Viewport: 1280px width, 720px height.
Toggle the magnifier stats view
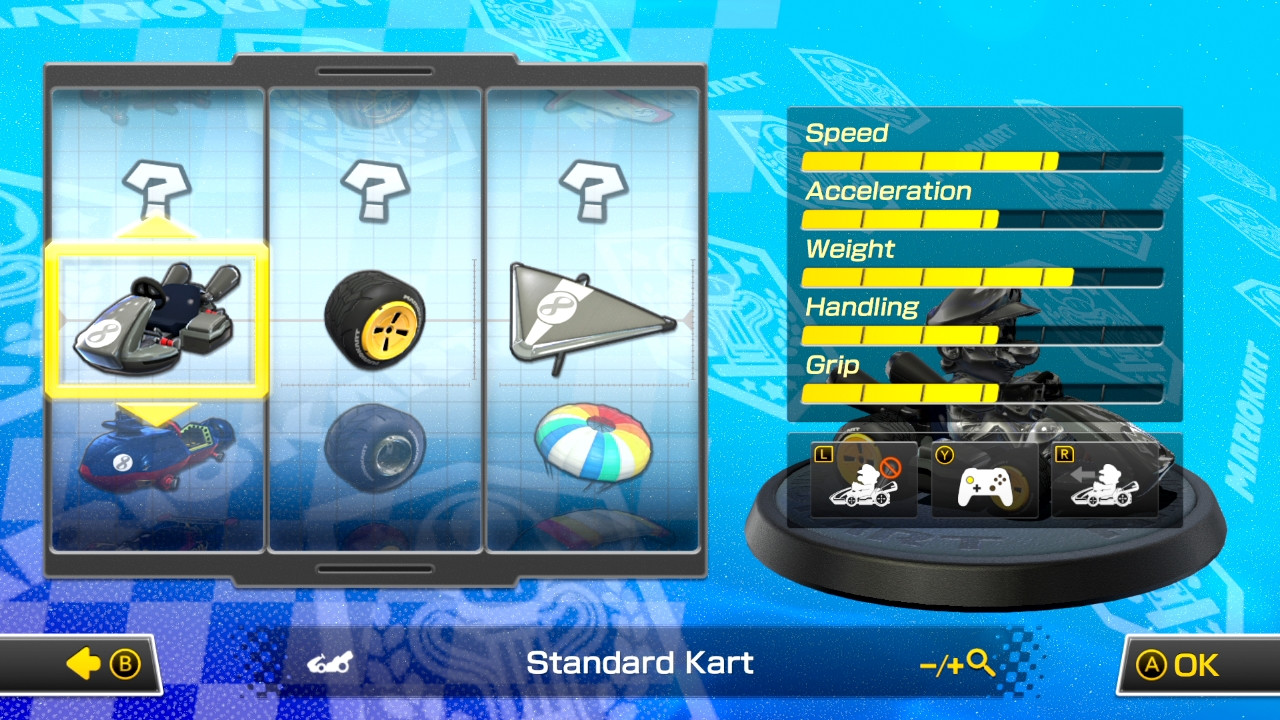tap(957, 664)
